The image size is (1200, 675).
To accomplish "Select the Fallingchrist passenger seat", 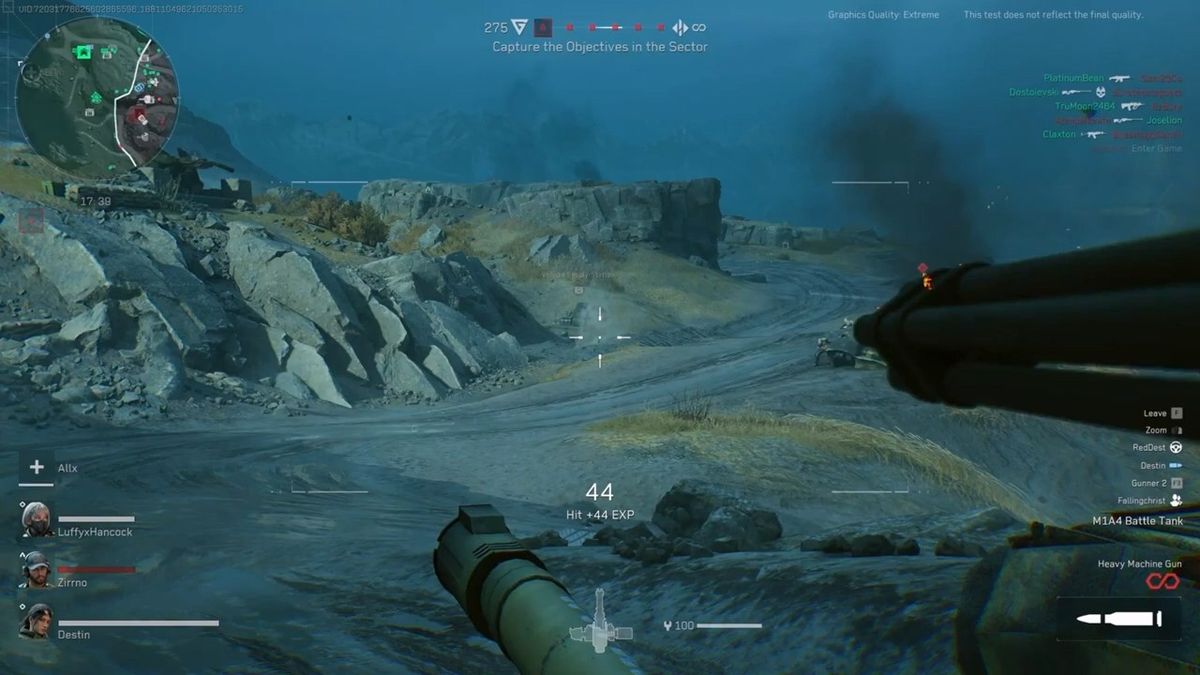I will 1176,501.
